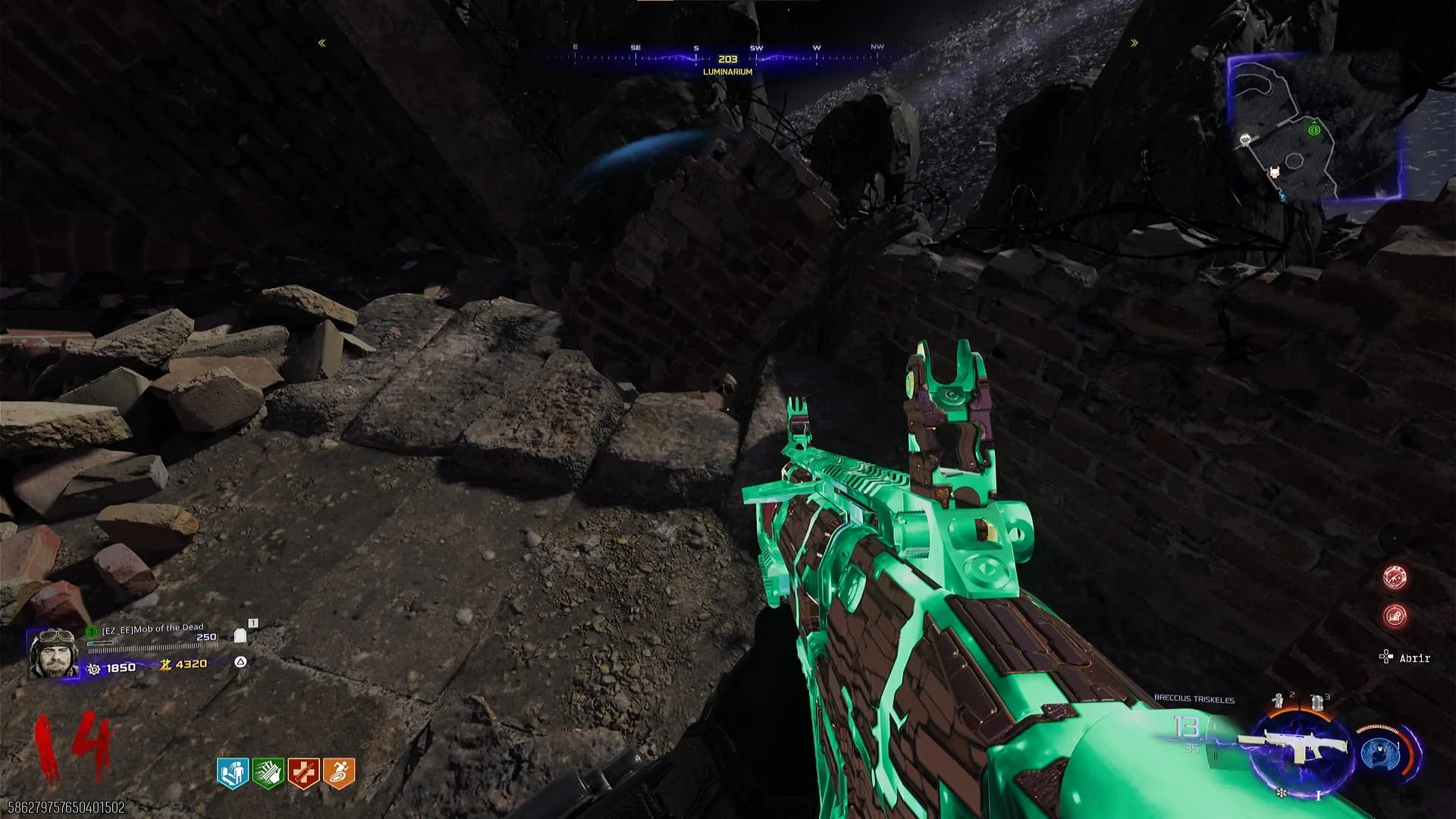Click the white winged marker on minimap

(1245, 140)
